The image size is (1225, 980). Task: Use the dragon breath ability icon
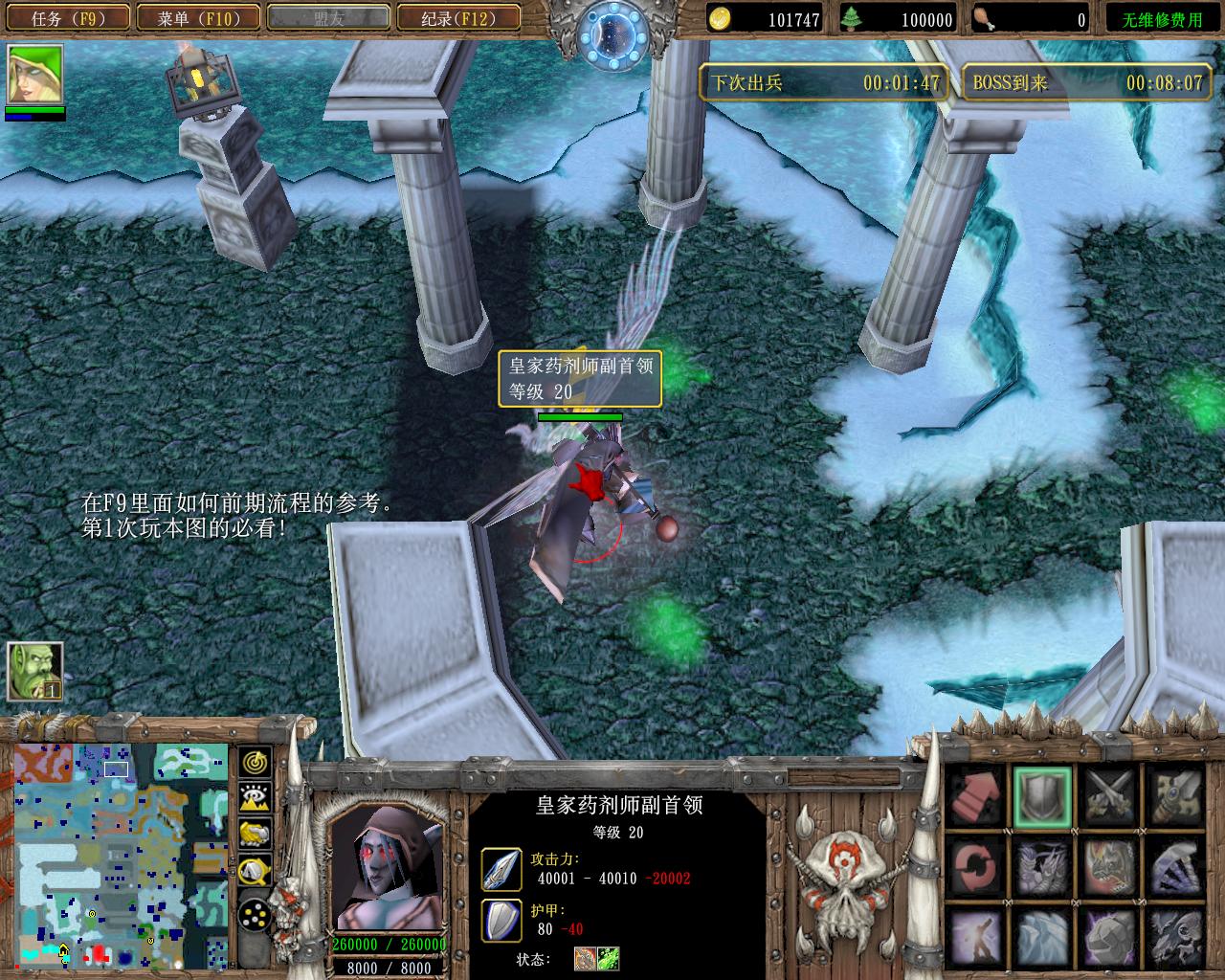pos(1110,865)
